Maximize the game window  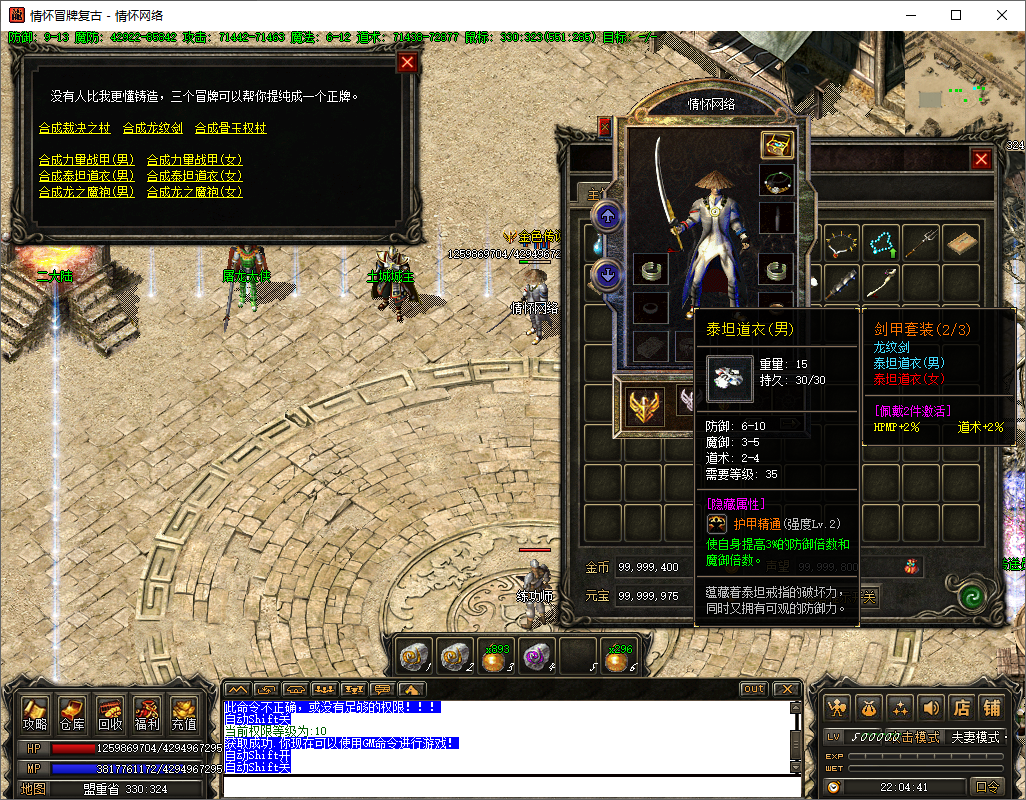[x=956, y=15]
